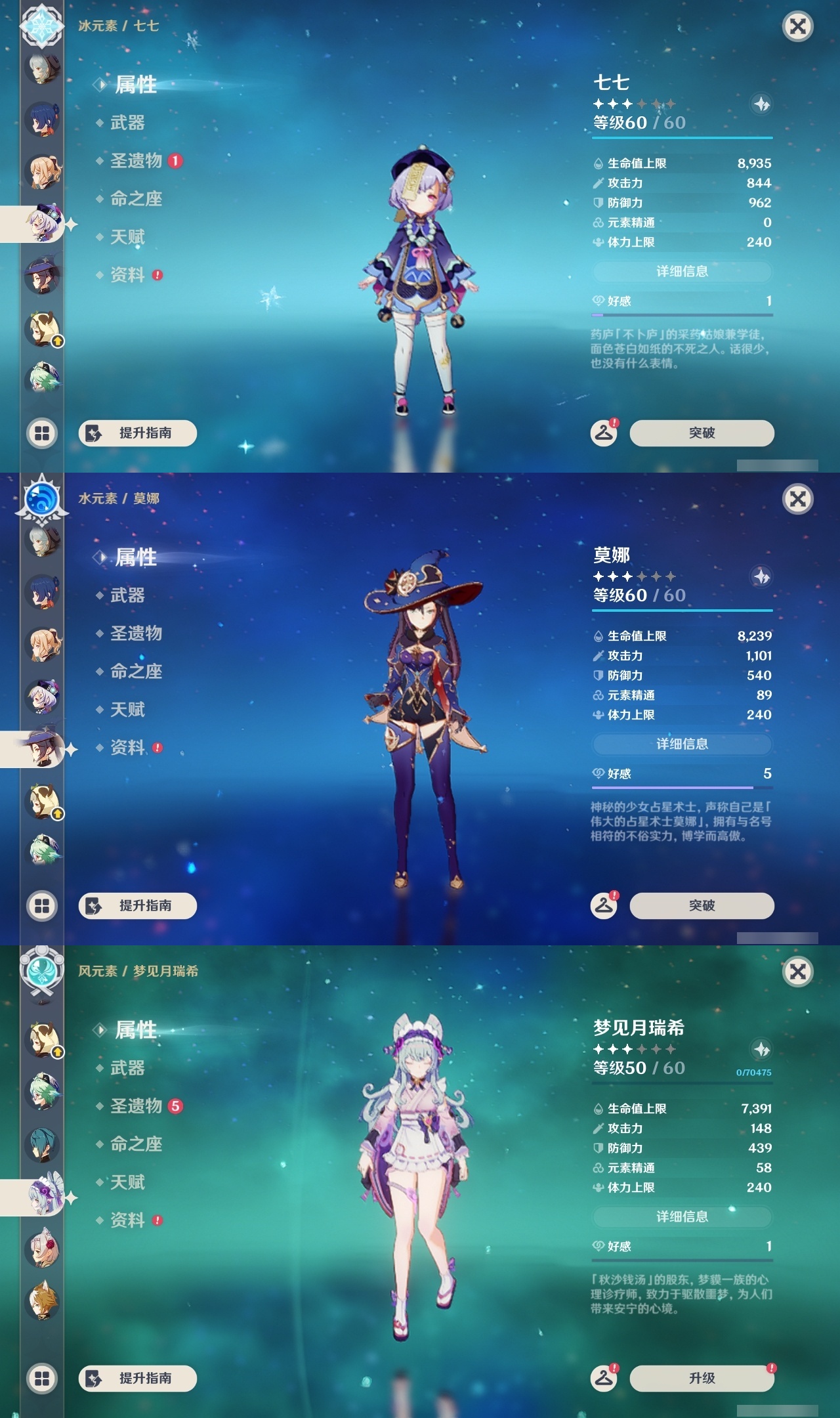Click the sparkle icon beside 莫娜's name
The height and width of the screenshot is (1418, 840).
(x=761, y=575)
